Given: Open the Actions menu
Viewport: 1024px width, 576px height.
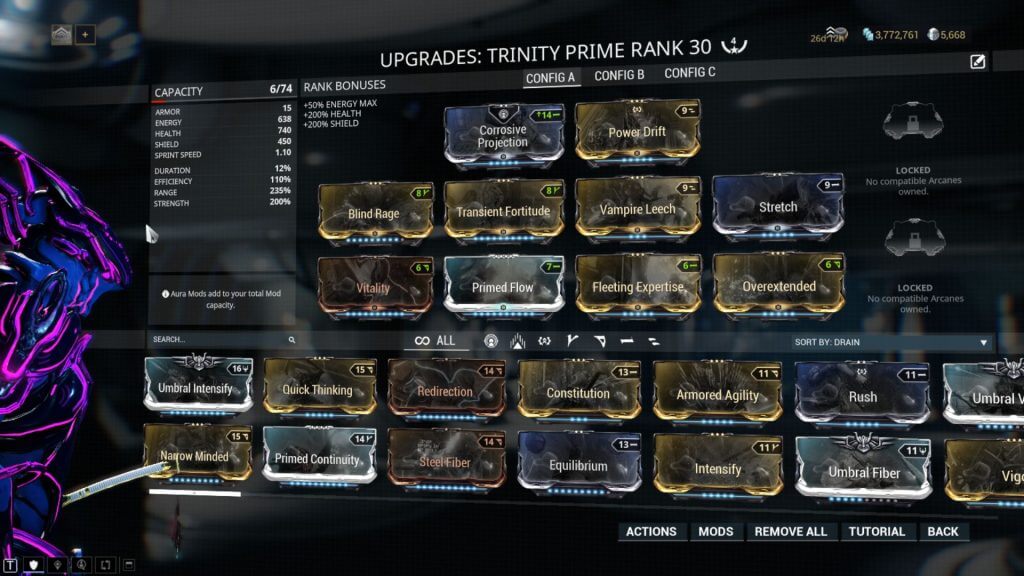Looking at the screenshot, I should pos(651,532).
